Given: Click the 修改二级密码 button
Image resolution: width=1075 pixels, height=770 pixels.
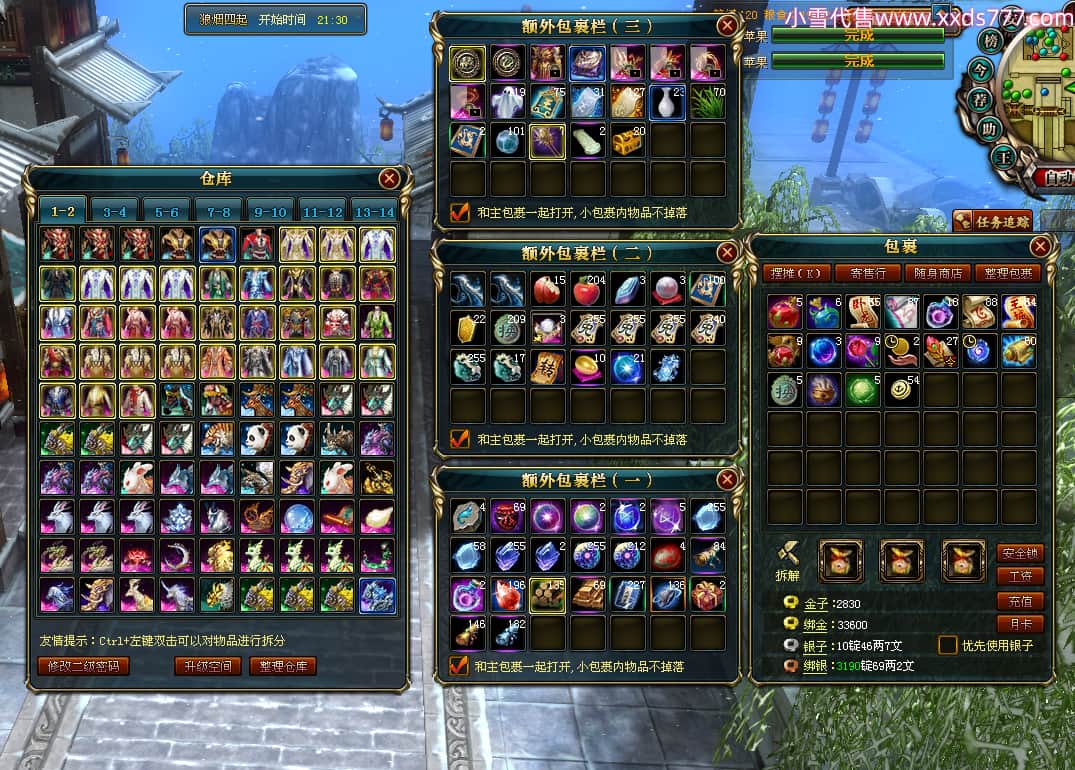Looking at the screenshot, I should [x=83, y=666].
